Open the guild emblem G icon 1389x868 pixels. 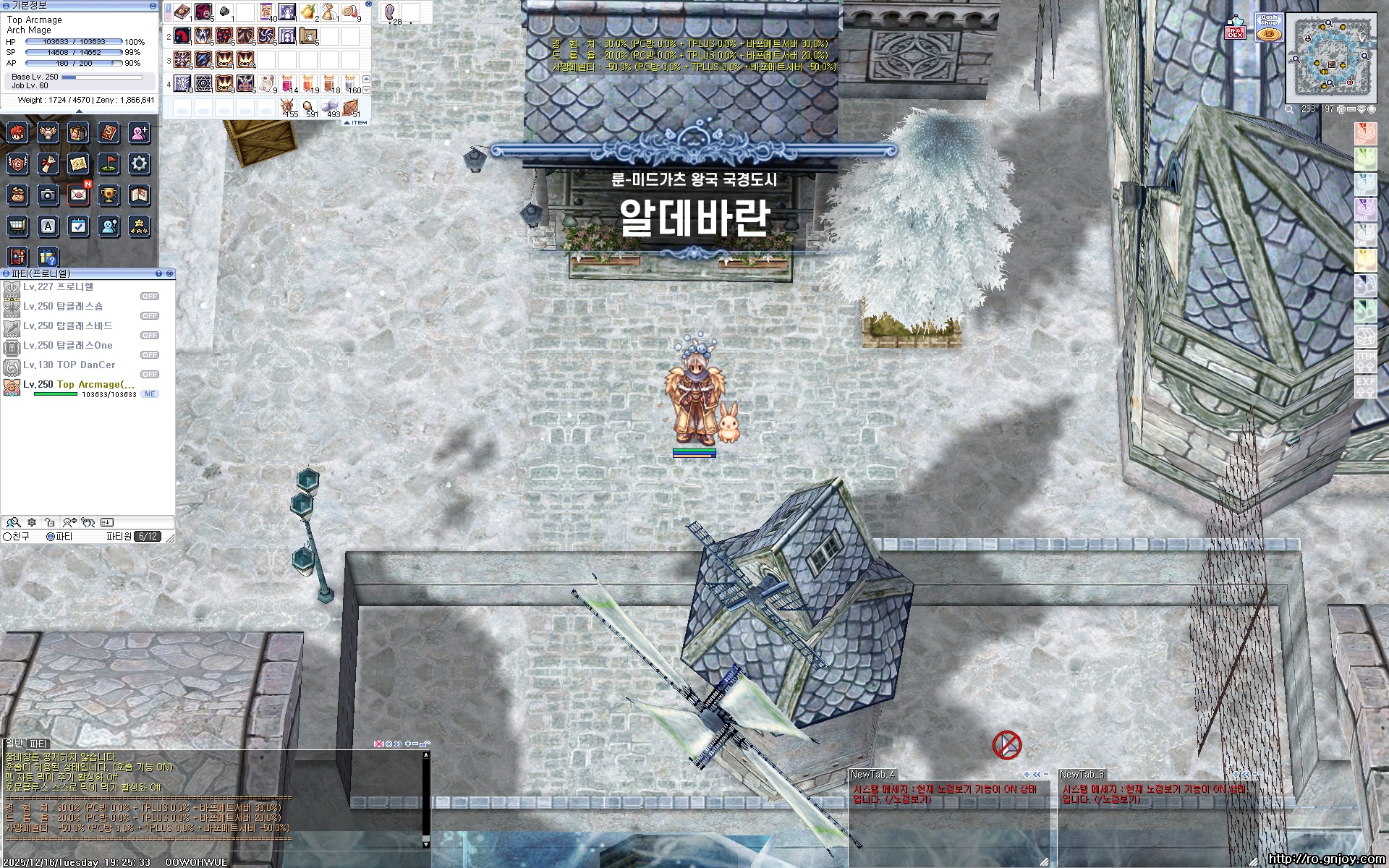coord(16,164)
